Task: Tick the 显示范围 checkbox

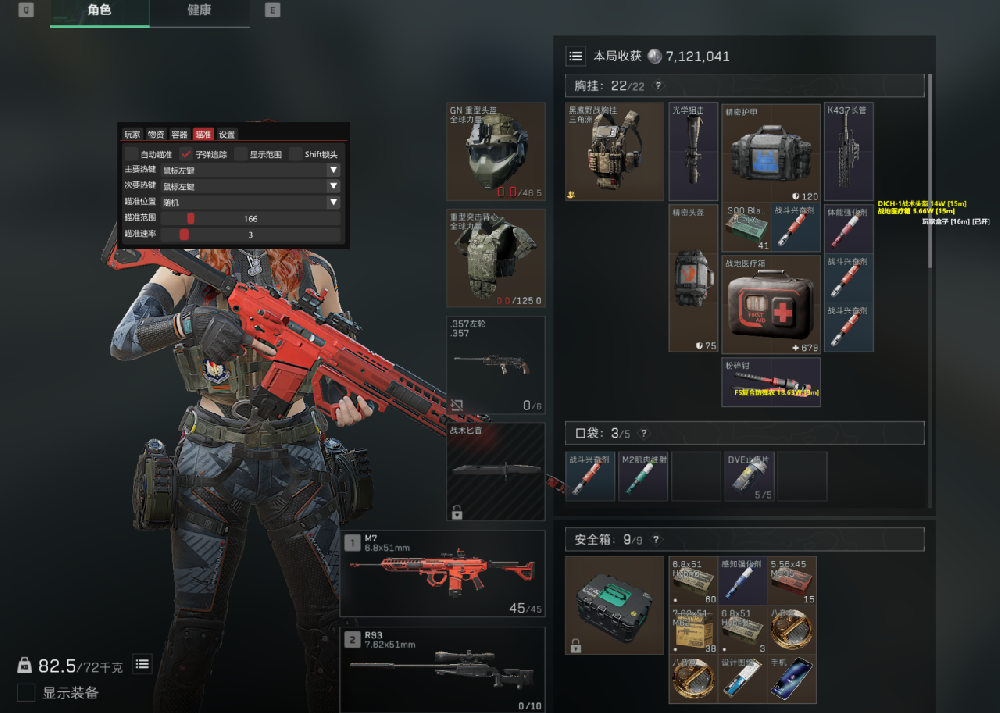Action: [x=241, y=154]
